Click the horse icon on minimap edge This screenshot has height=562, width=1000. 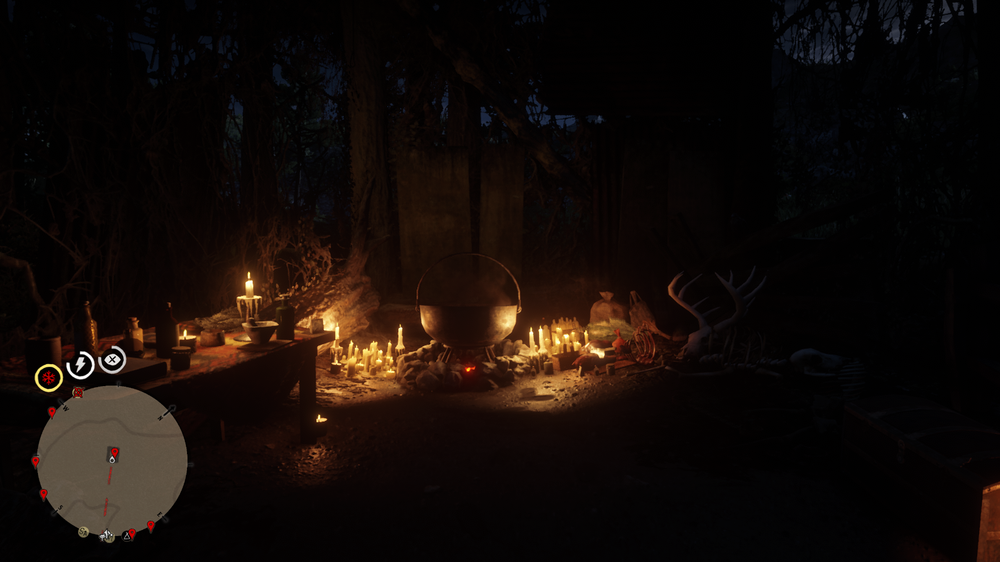(x=106, y=536)
